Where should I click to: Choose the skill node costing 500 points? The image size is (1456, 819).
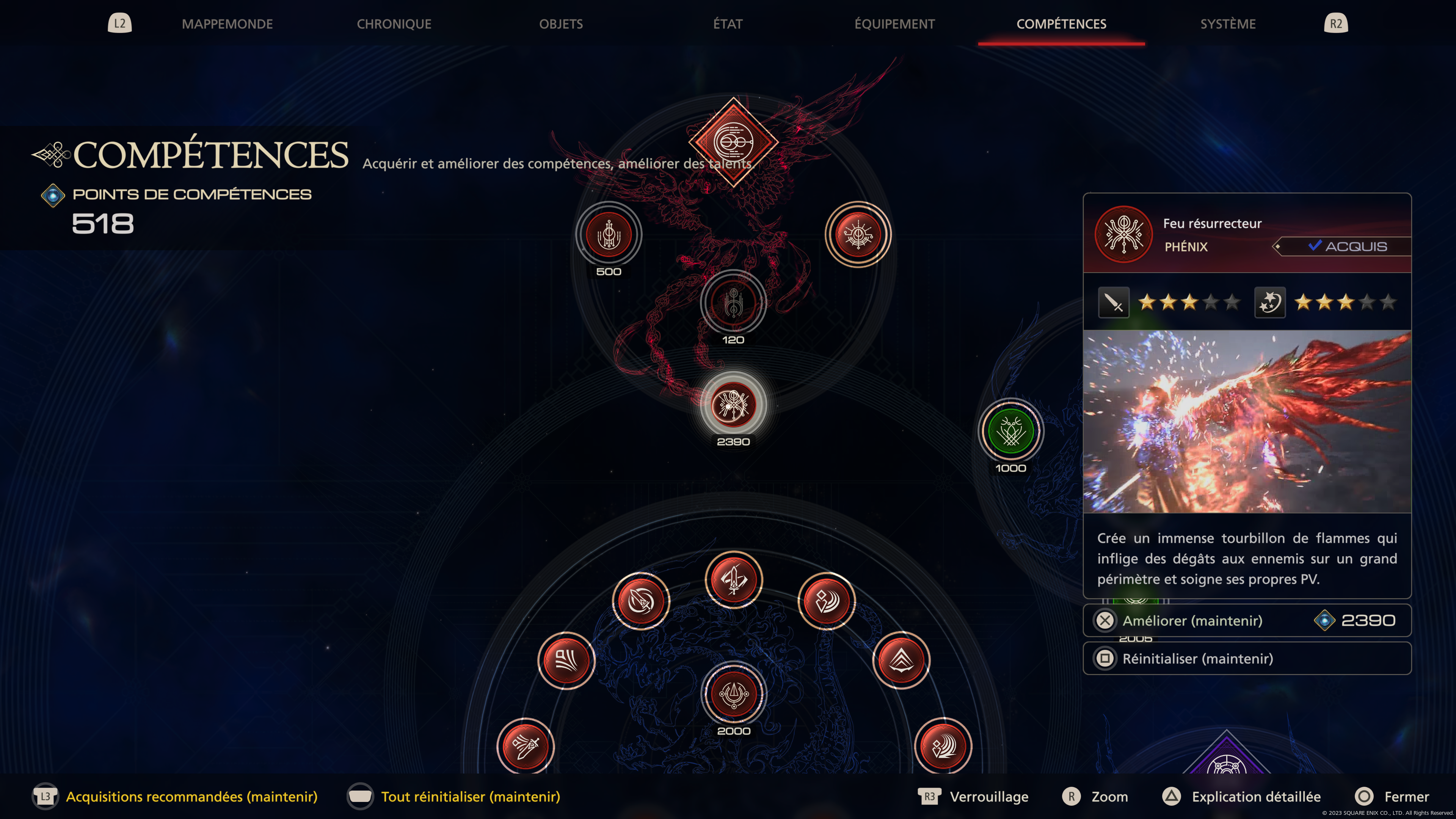pyautogui.click(x=609, y=235)
